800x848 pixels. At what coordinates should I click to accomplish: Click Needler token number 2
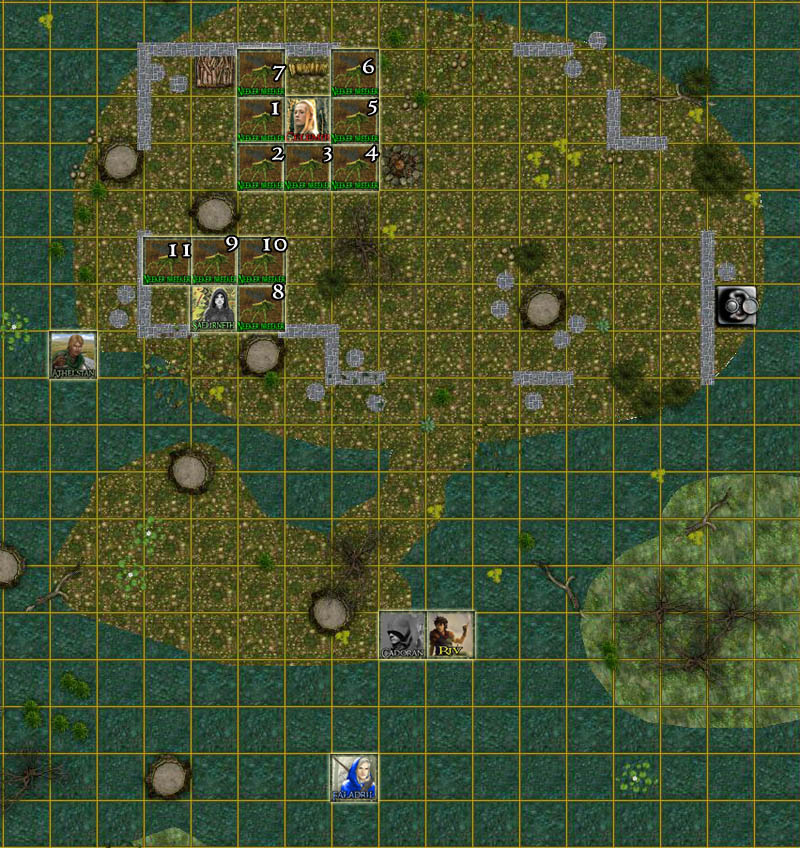click(x=260, y=166)
